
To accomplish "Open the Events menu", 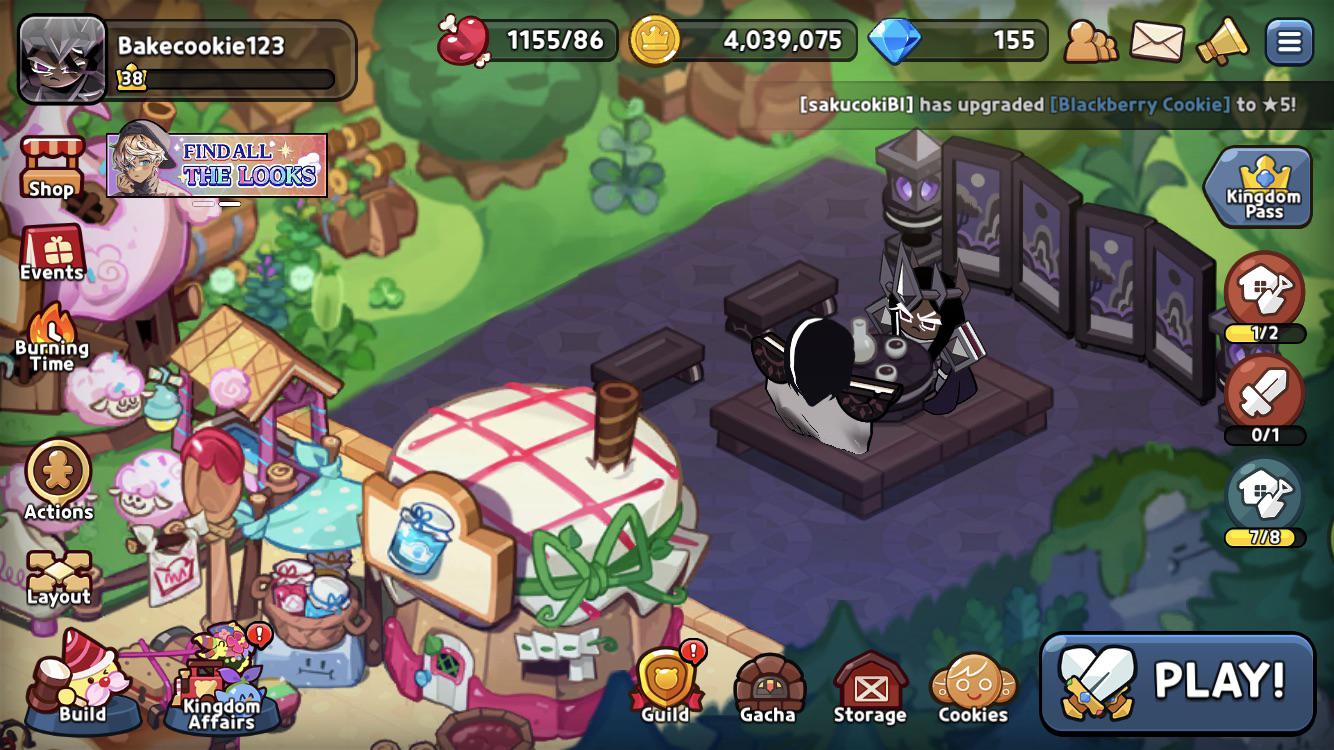I will 52,253.
